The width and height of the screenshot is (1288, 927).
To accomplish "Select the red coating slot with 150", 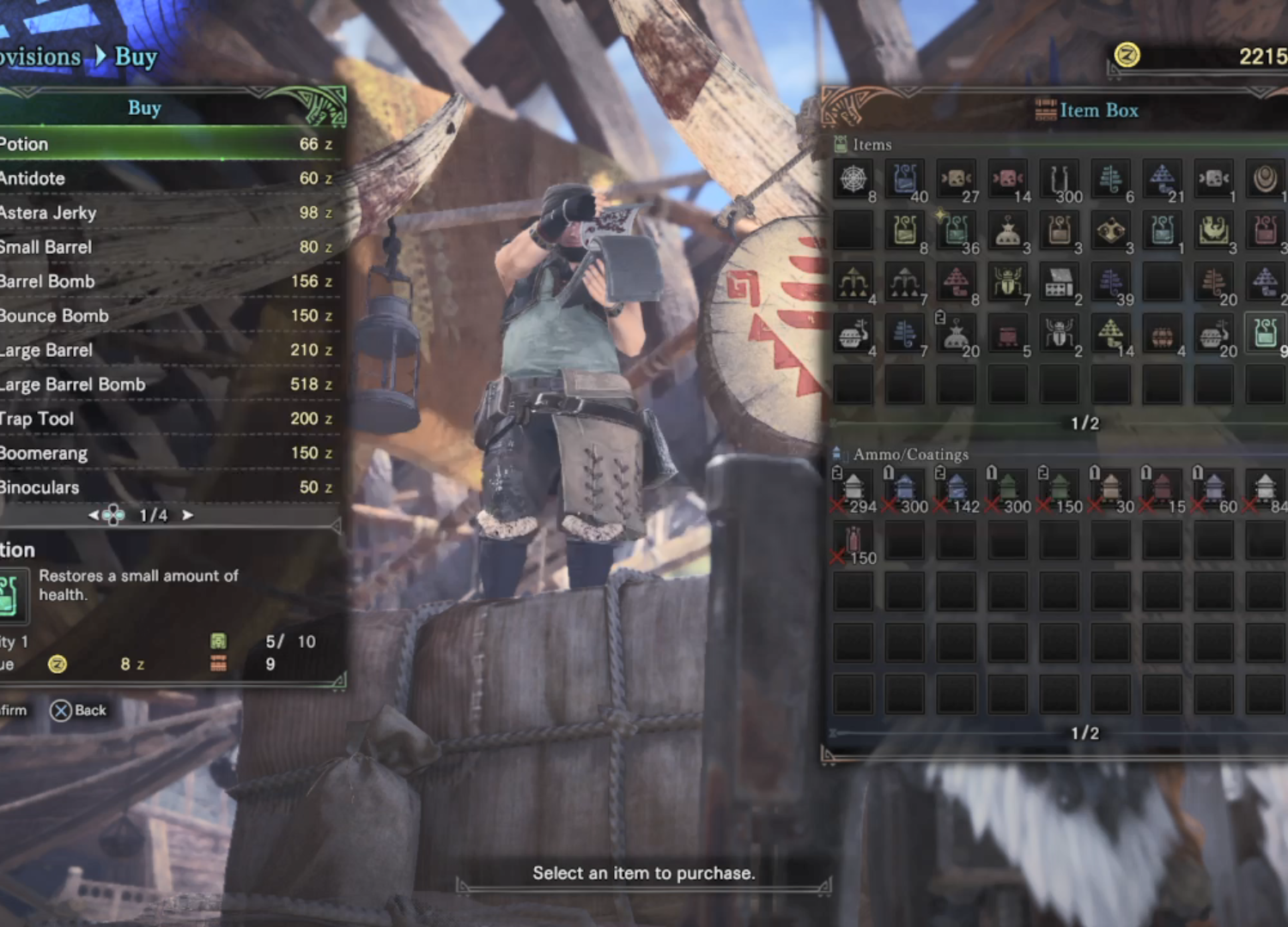I will 853,542.
